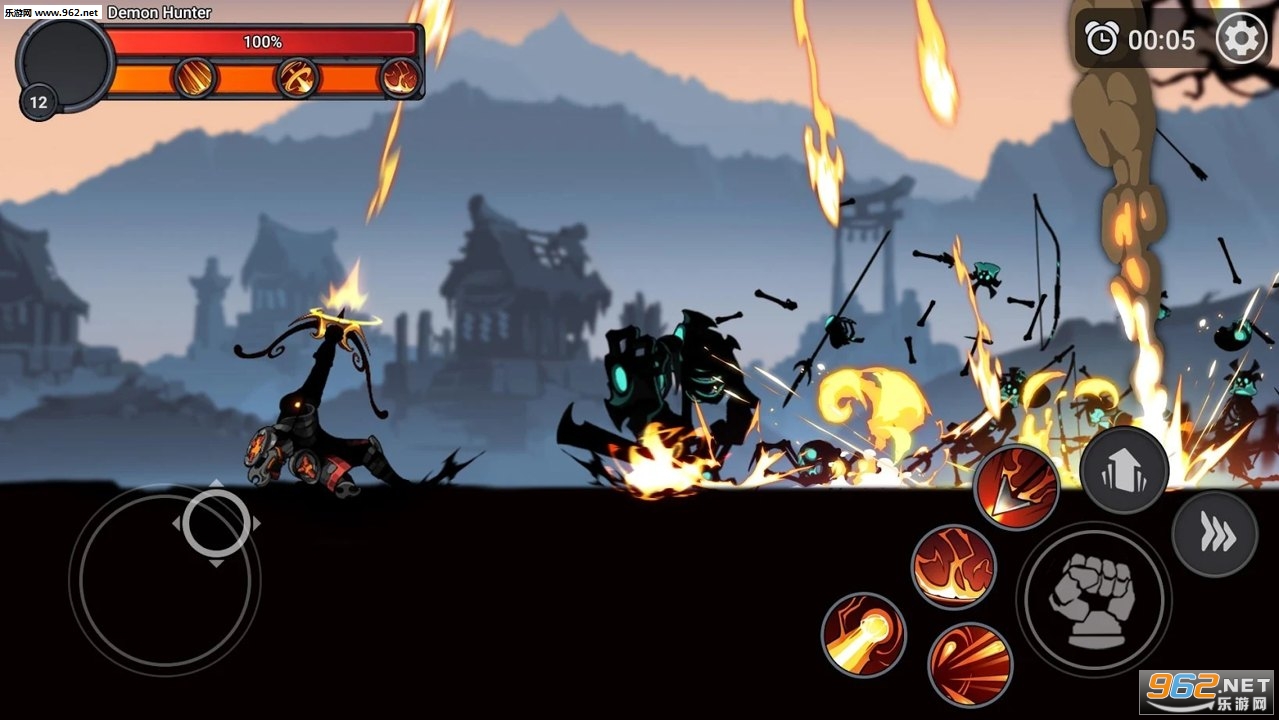This screenshot has width=1279, height=720.
Task: Select the Demon Hunter portrait circle
Action: click(x=65, y=62)
